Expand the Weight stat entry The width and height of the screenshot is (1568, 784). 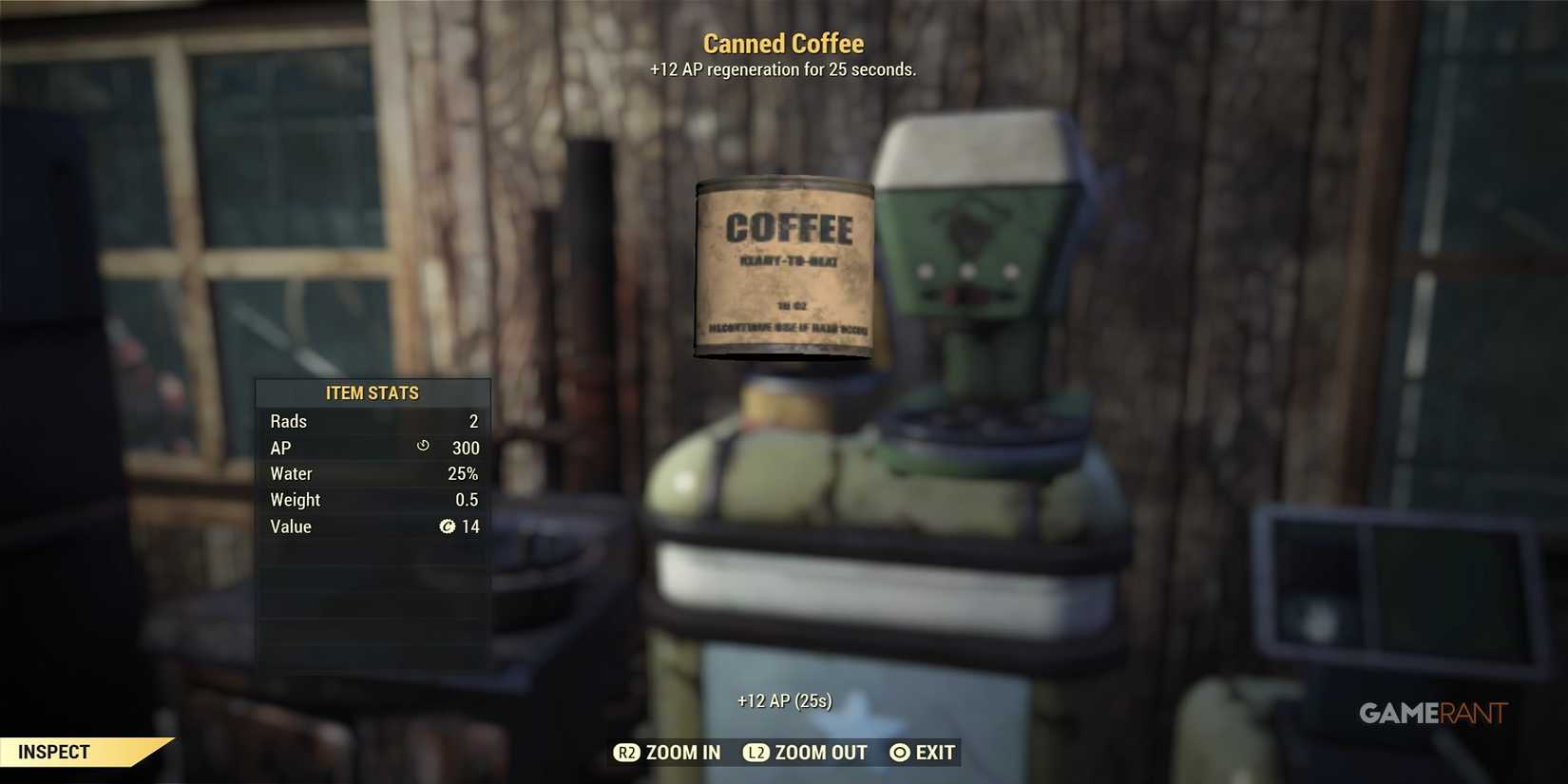[x=373, y=499]
